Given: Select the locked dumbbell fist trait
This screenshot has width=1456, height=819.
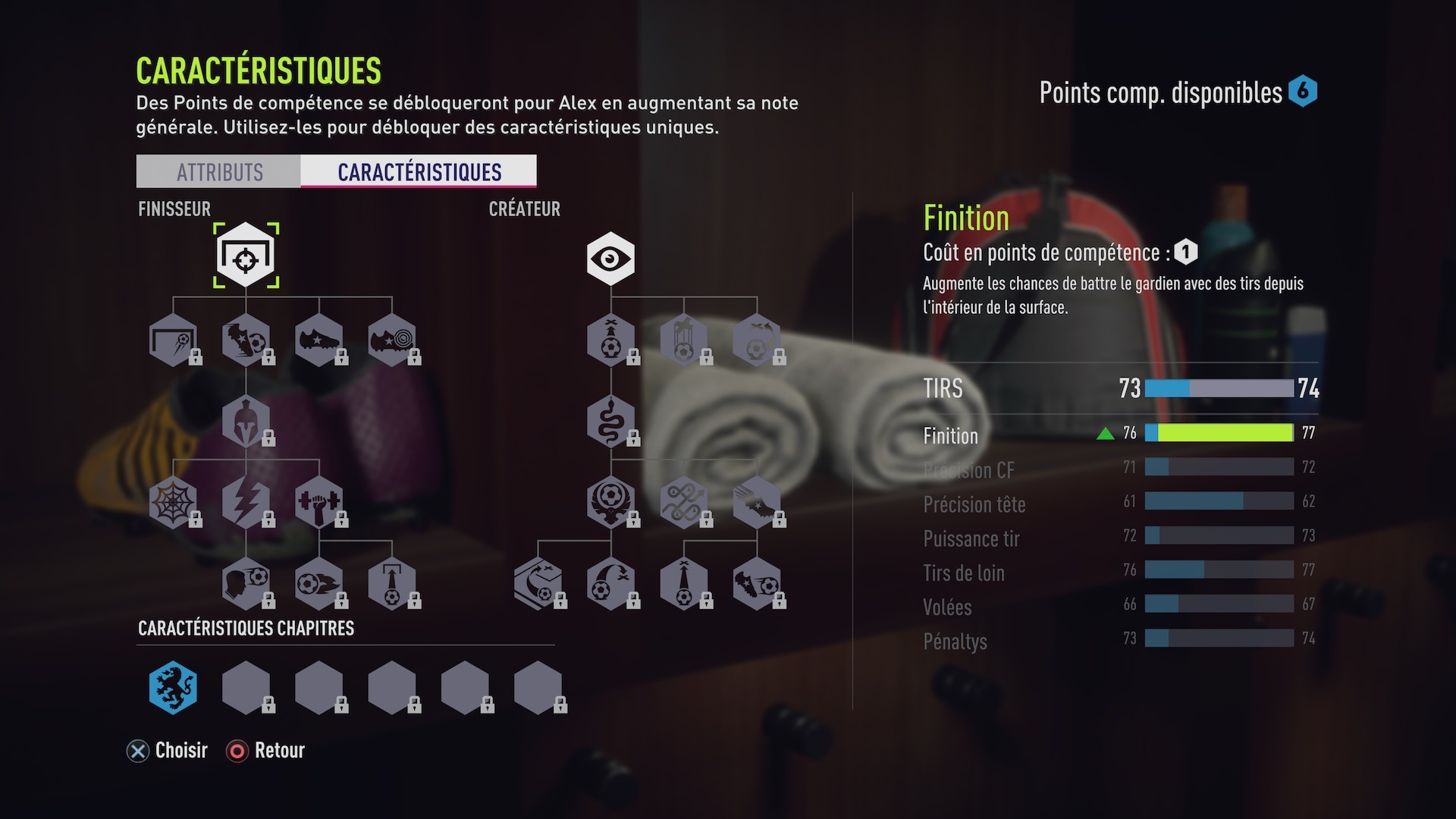Looking at the screenshot, I should (x=318, y=502).
